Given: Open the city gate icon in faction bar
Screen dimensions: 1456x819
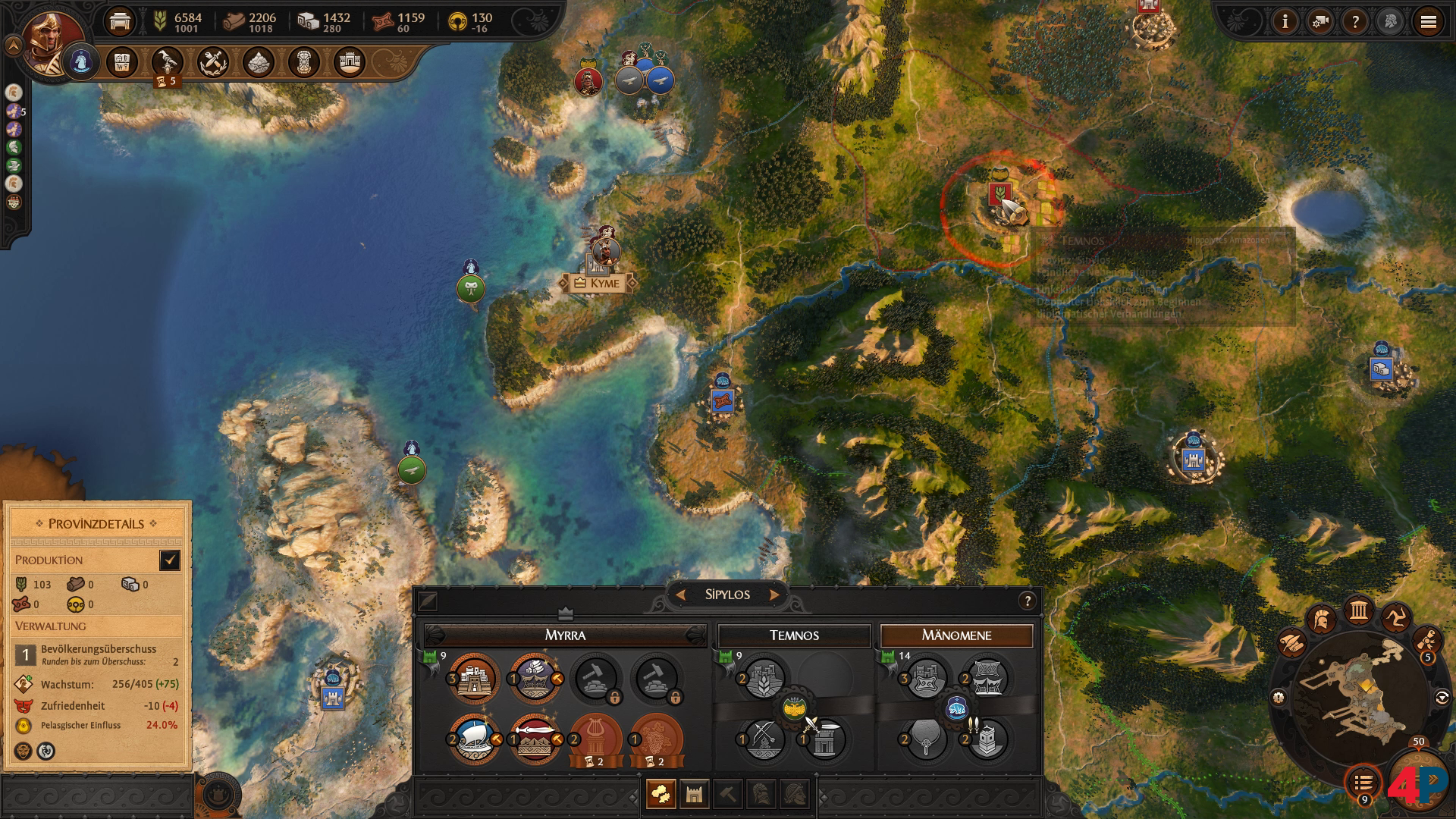Looking at the screenshot, I should [x=349, y=62].
